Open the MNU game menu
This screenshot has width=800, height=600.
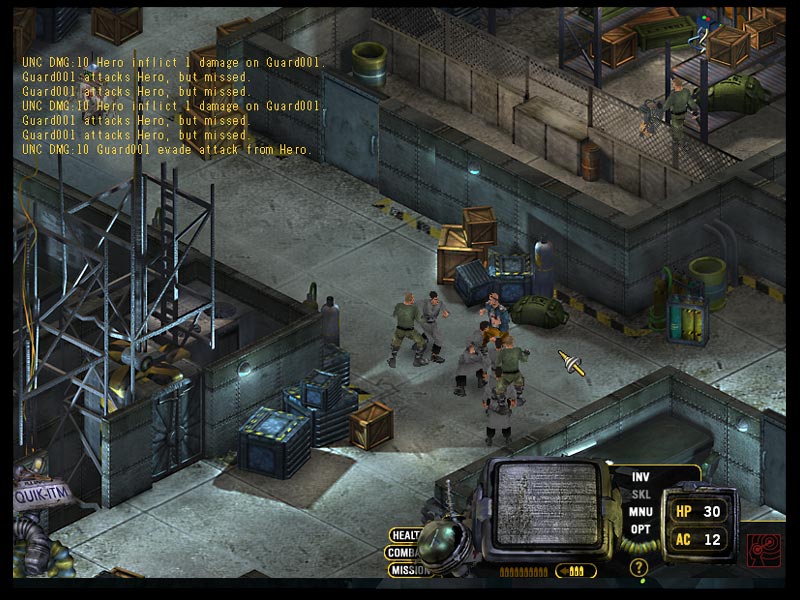[x=640, y=511]
